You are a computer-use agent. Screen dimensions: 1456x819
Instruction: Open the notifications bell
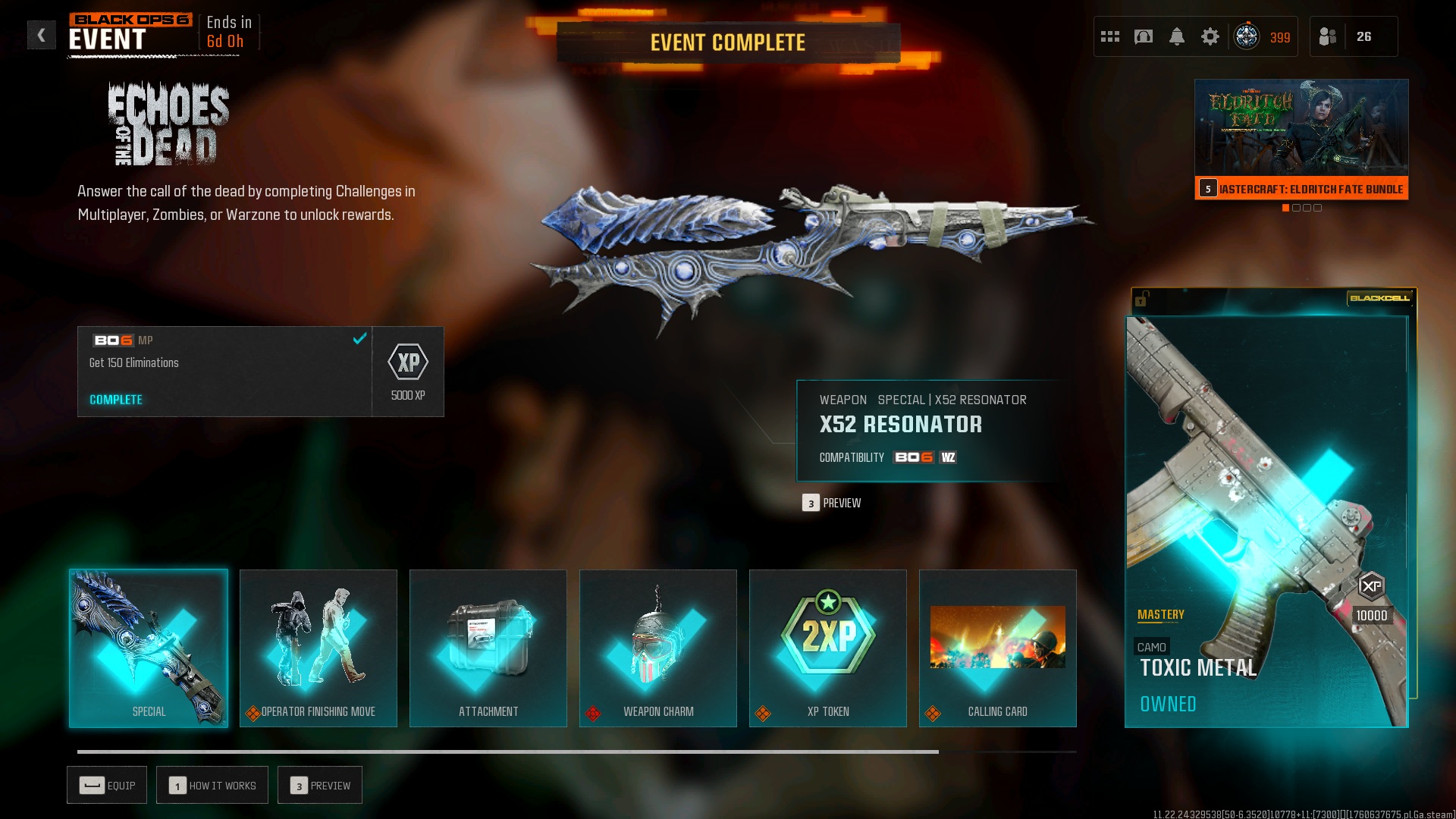click(1177, 36)
